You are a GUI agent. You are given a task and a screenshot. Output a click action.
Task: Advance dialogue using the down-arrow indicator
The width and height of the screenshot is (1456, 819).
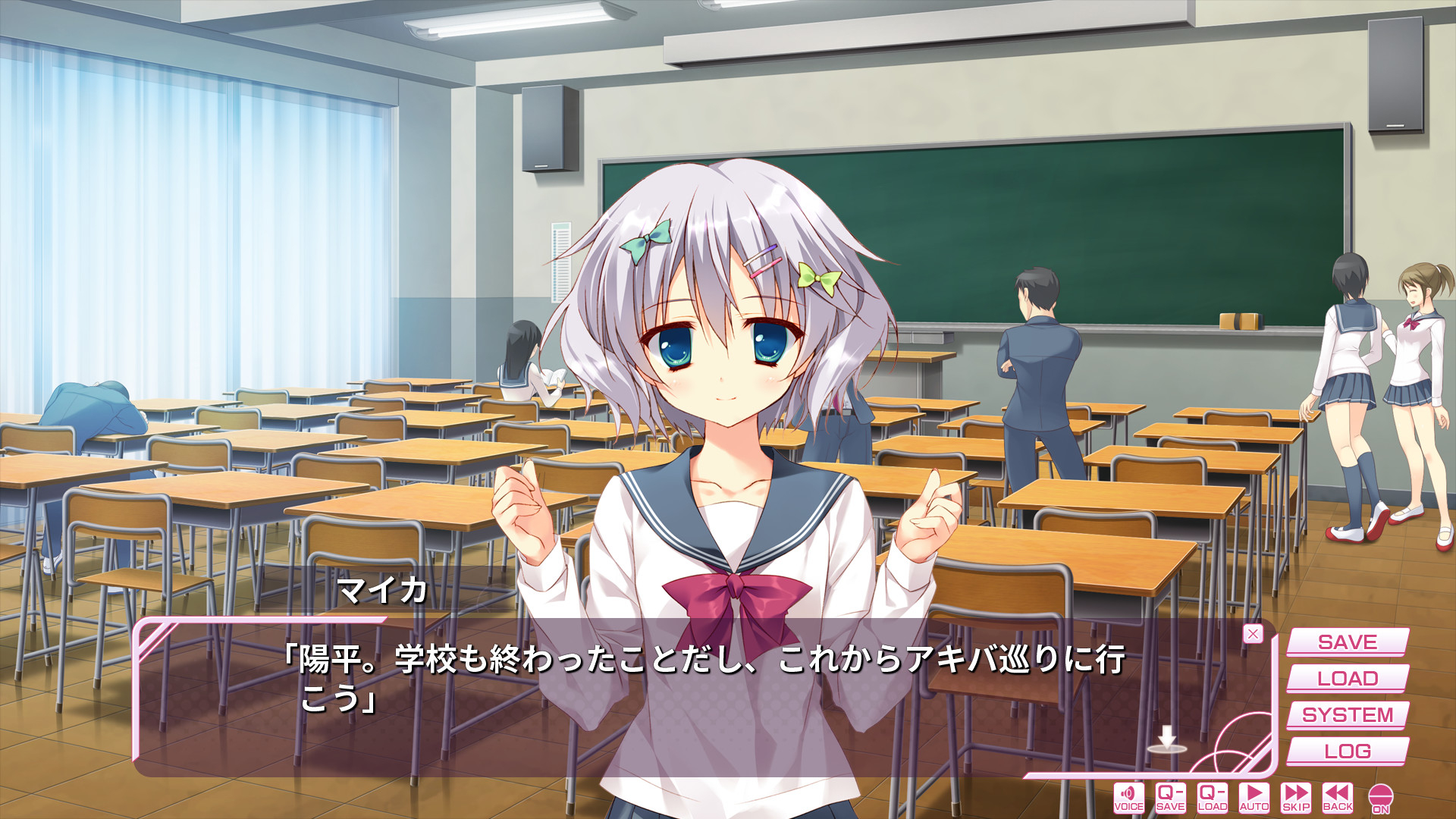pos(1166,739)
